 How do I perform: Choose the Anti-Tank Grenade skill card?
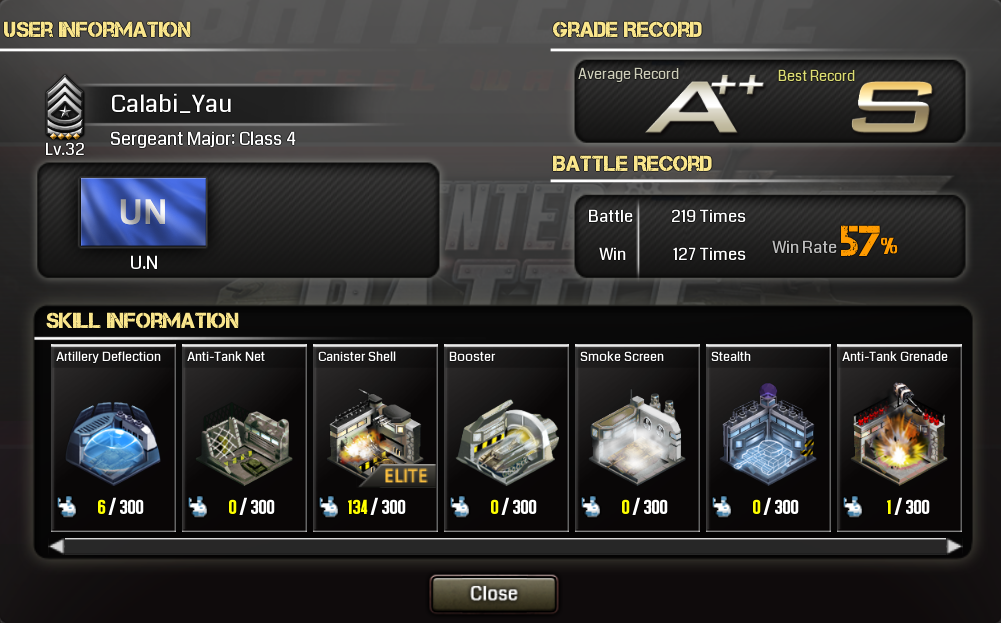tap(899, 438)
